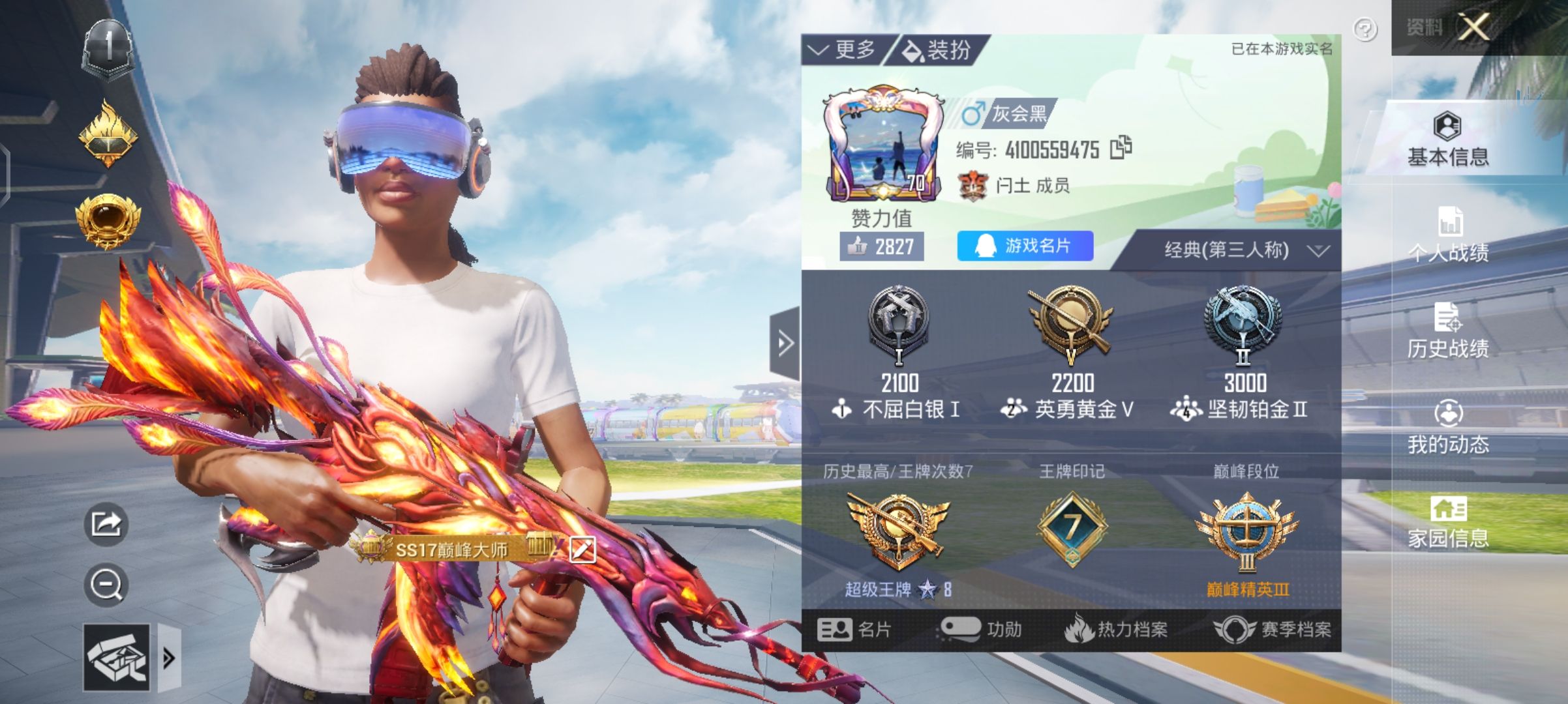Share the character profile

pyautogui.click(x=106, y=523)
